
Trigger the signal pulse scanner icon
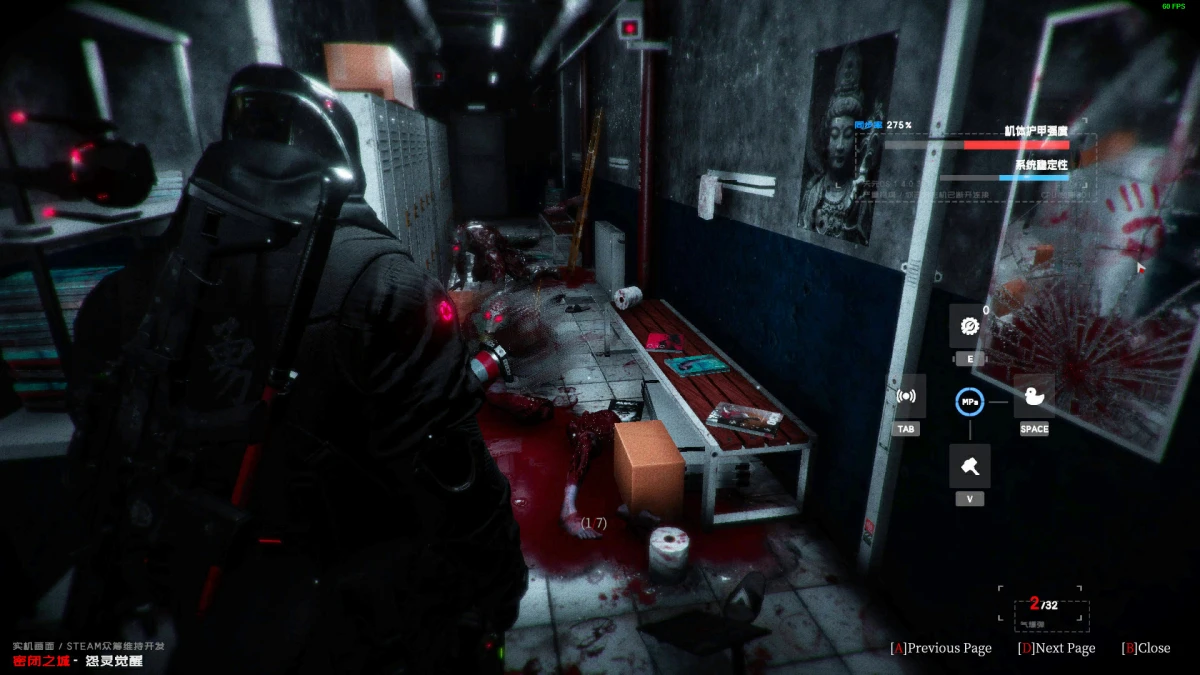coord(907,396)
